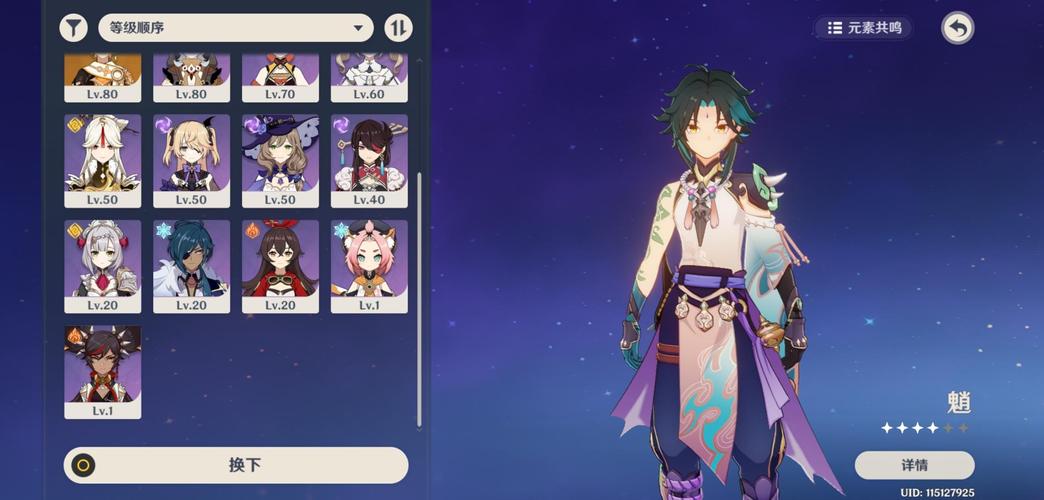The width and height of the screenshot is (1044, 500).
Task: Toggle the ascending/descending sort order button
Action: click(398, 28)
